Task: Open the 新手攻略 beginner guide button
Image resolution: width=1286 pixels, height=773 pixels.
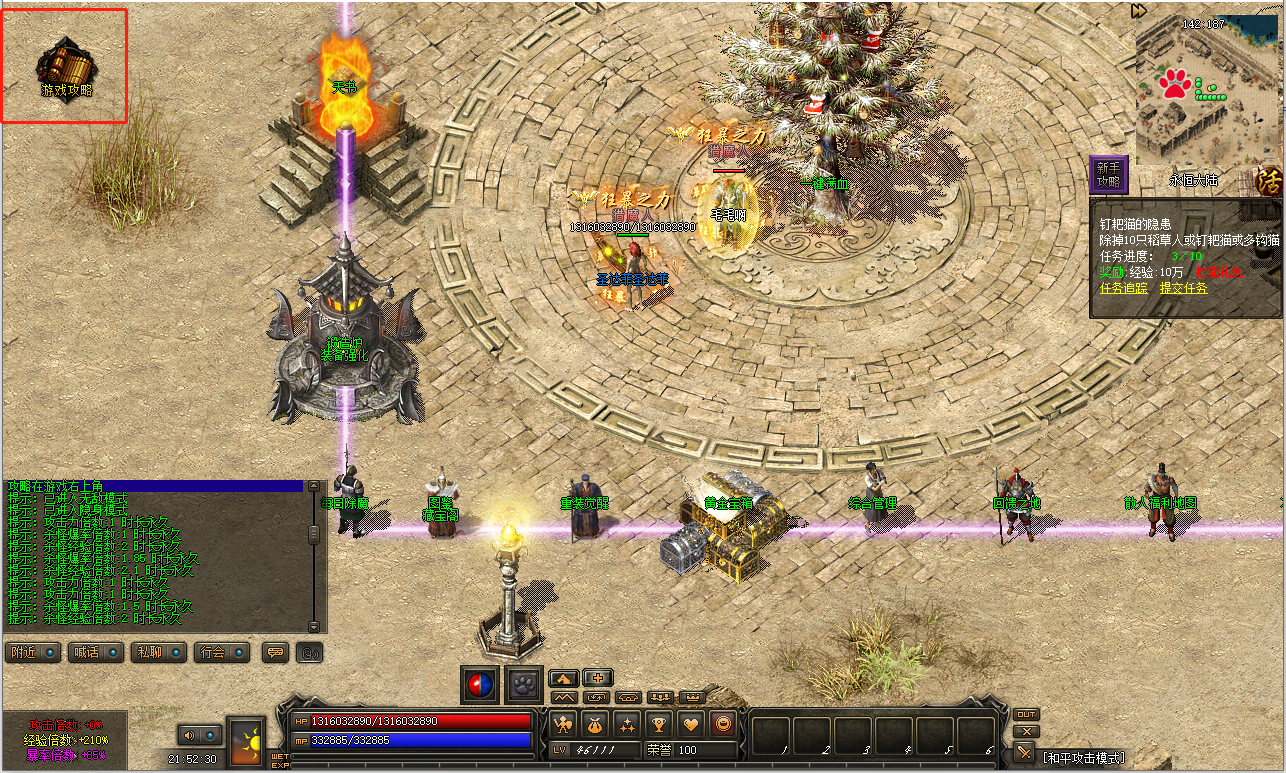Action: 1108,175
